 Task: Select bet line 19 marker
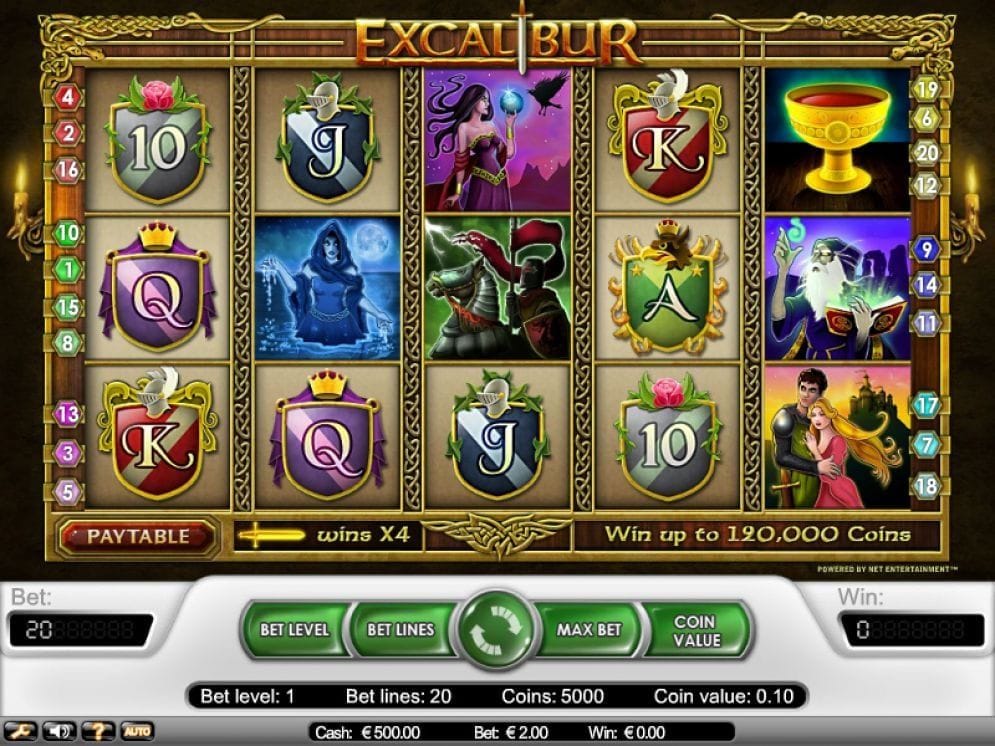pyautogui.click(x=926, y=89)
